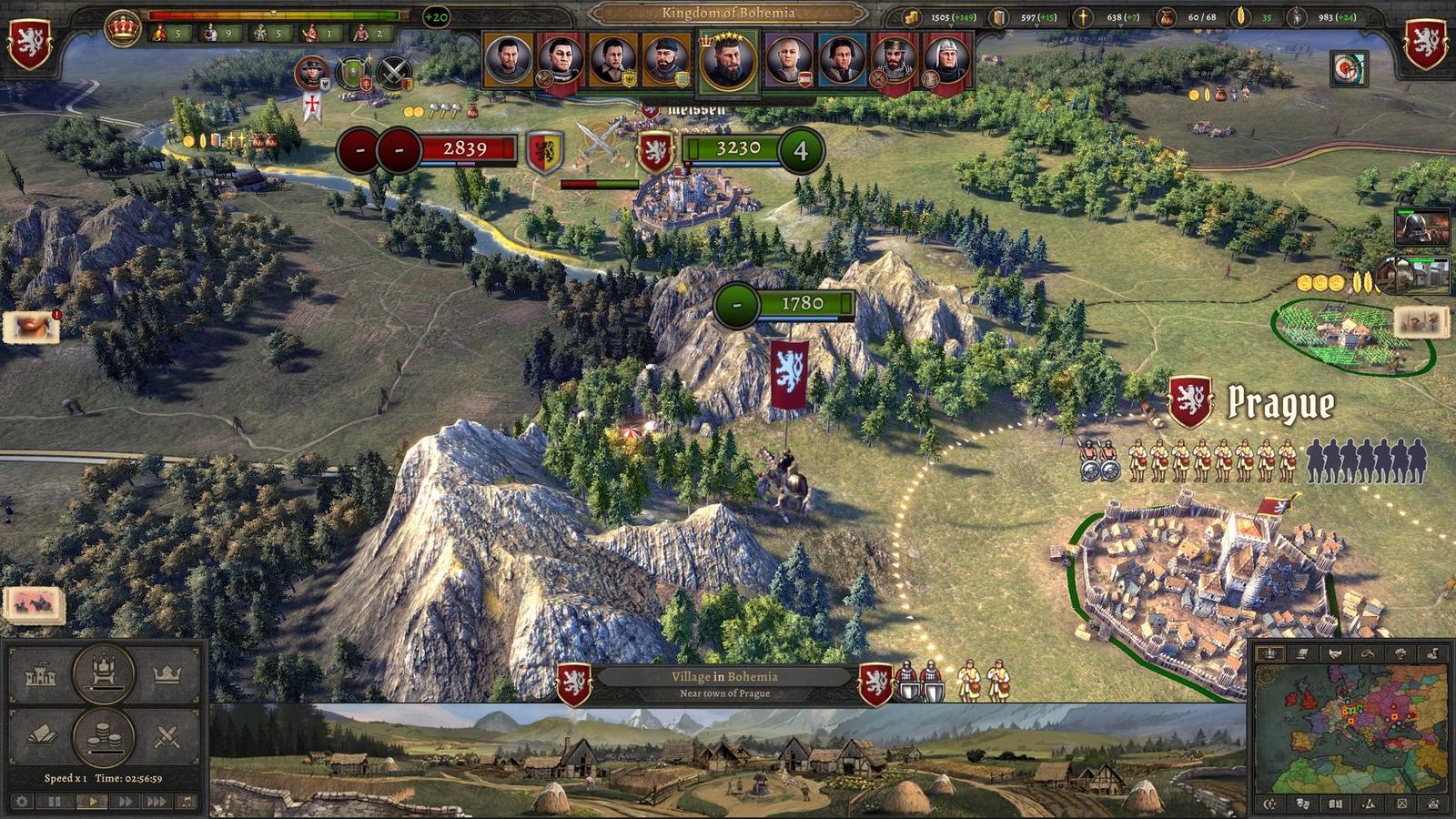Click the Prague town name label
The width and height of the screenshot is (1456, 819).
(x=1280, y=403)
